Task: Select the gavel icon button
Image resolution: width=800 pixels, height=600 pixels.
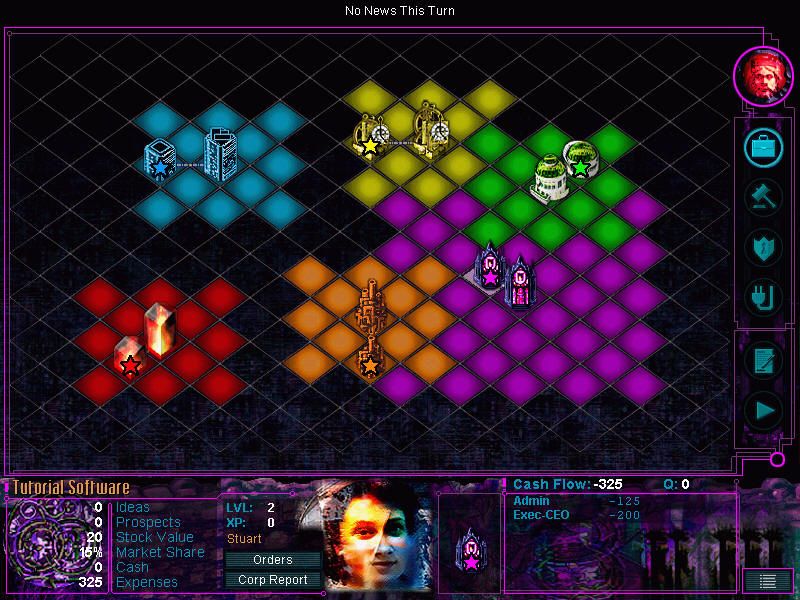Action: [763, 195]
